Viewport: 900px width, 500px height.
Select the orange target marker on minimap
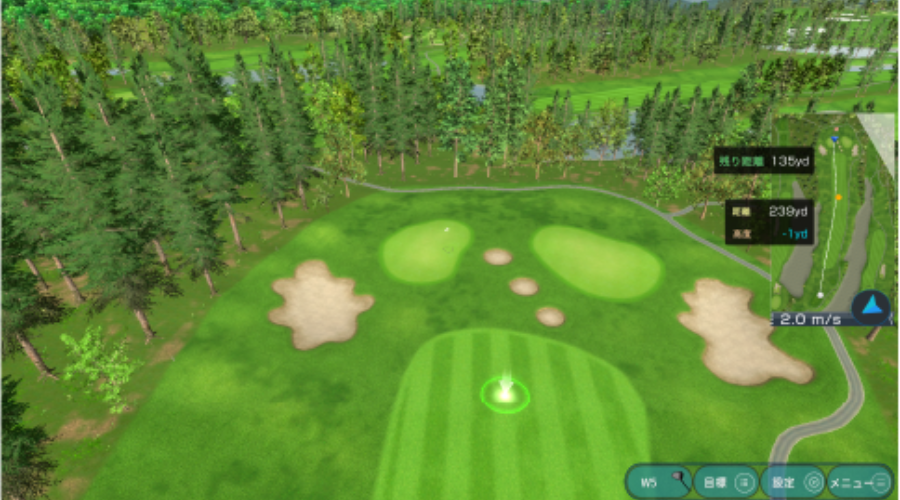pos(839,197)
